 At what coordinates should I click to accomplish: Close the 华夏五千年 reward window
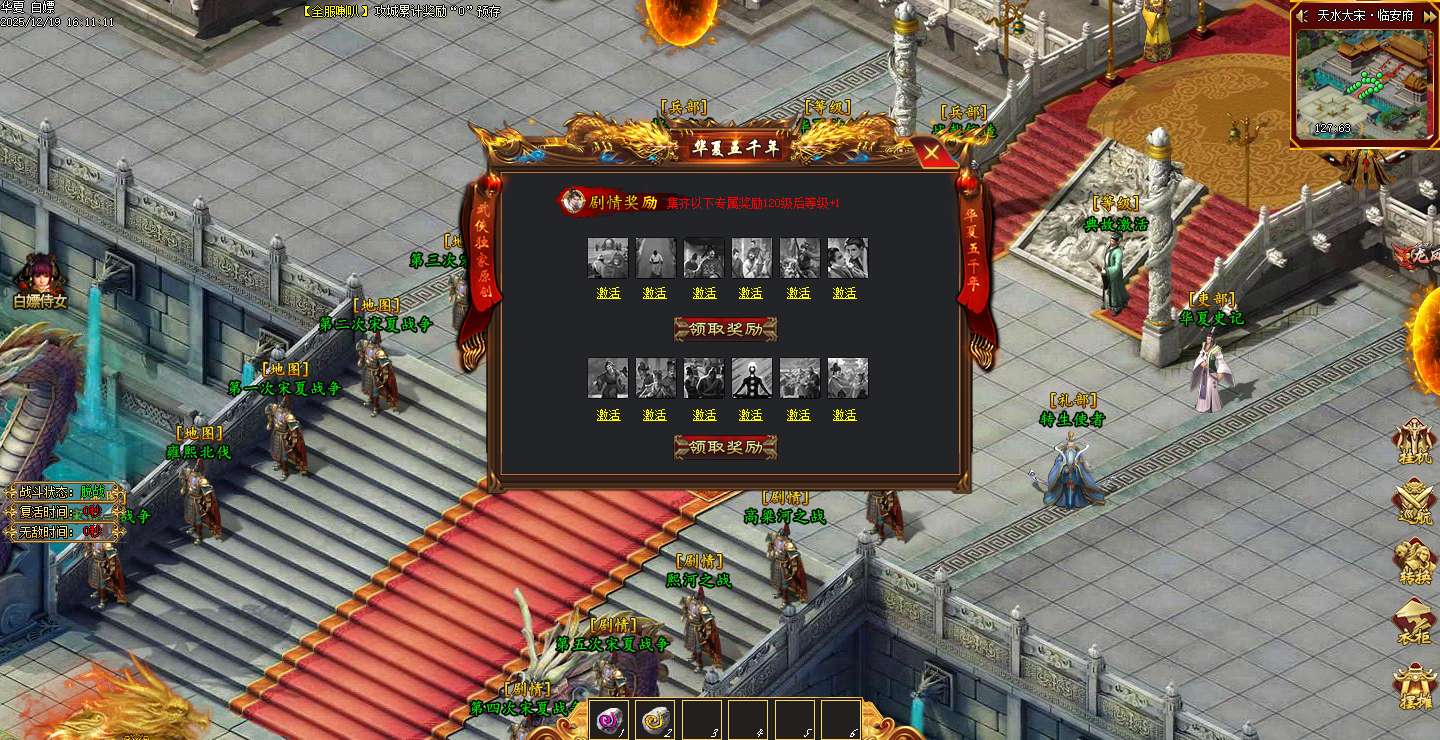click(x=932, y=153)
